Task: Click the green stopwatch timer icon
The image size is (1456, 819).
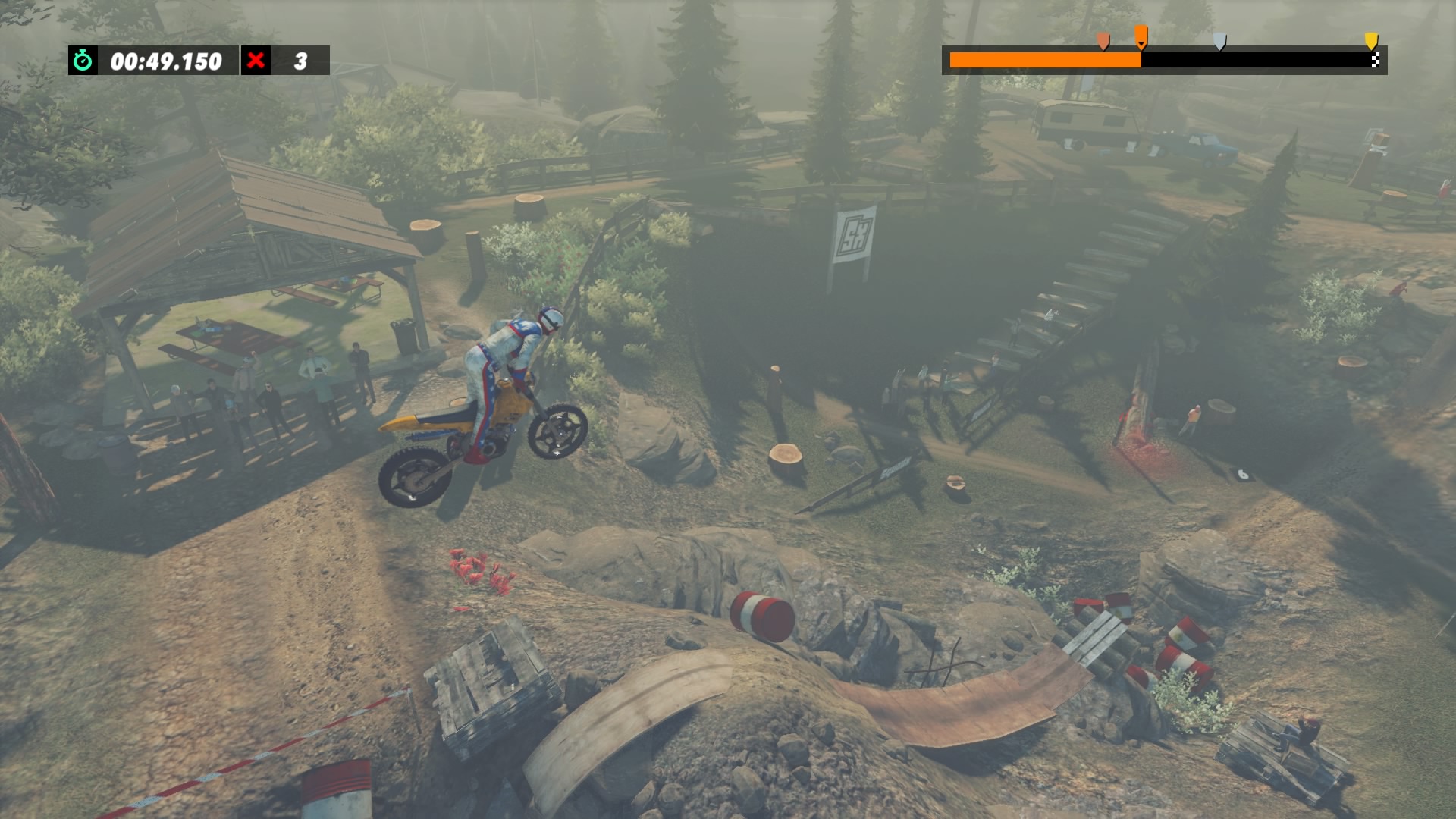Action: tap(83, 61)
